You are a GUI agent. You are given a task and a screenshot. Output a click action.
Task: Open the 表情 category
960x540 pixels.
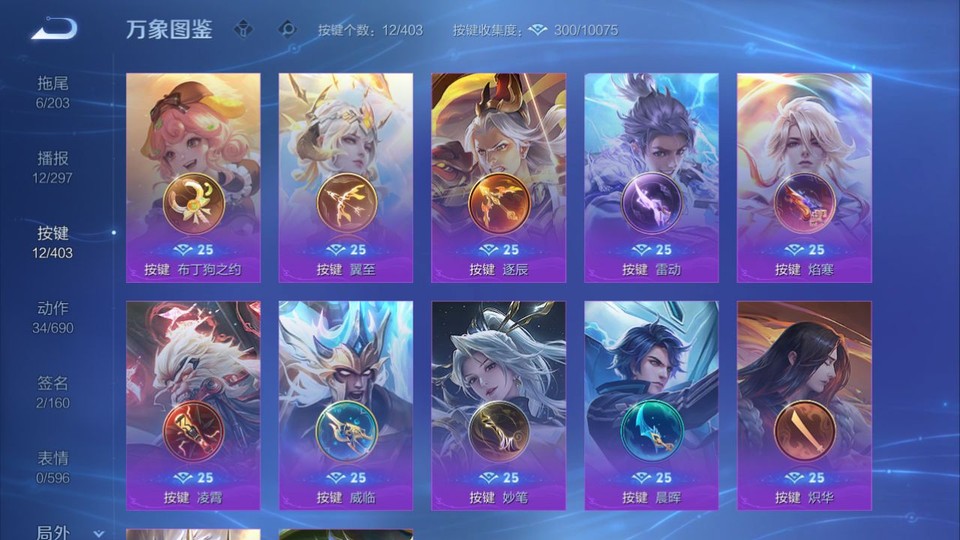pyautogui.click(x=53, y=466)
